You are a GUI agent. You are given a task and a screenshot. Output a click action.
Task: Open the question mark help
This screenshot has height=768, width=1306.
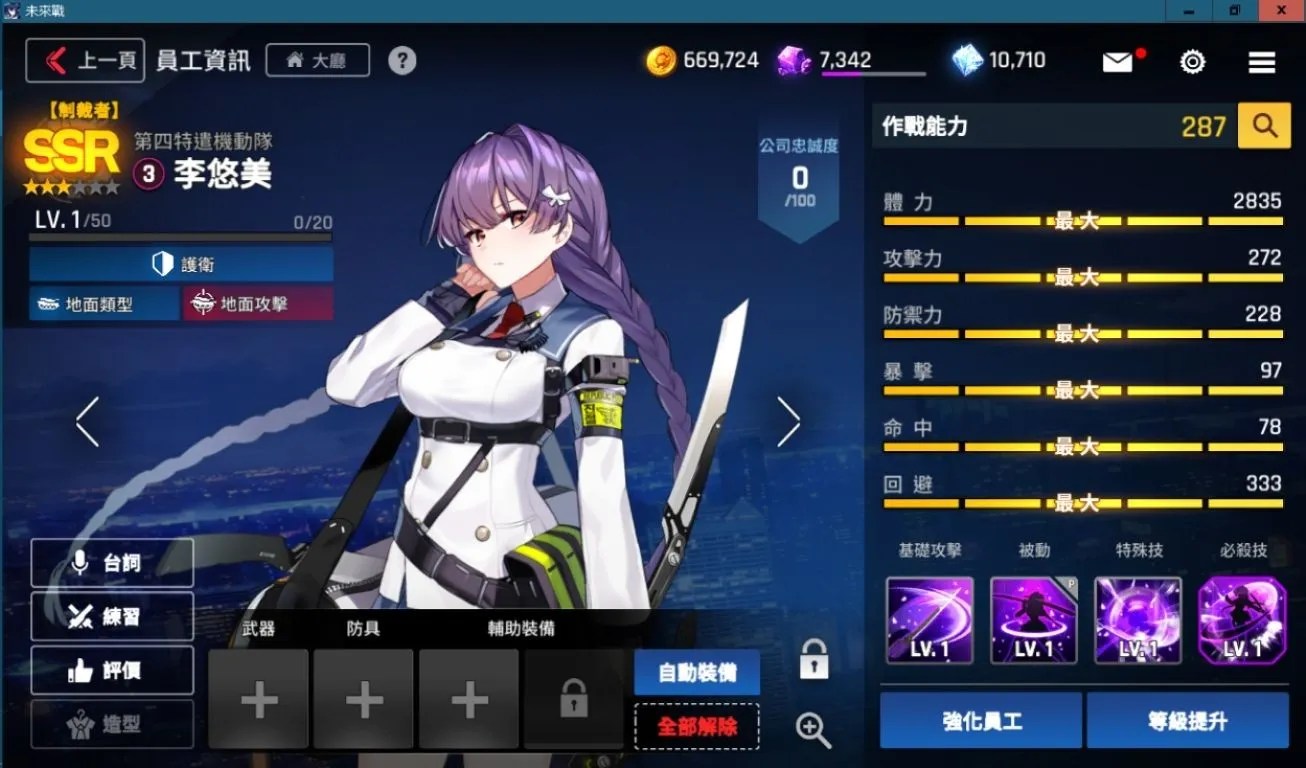tap(402, 60)
